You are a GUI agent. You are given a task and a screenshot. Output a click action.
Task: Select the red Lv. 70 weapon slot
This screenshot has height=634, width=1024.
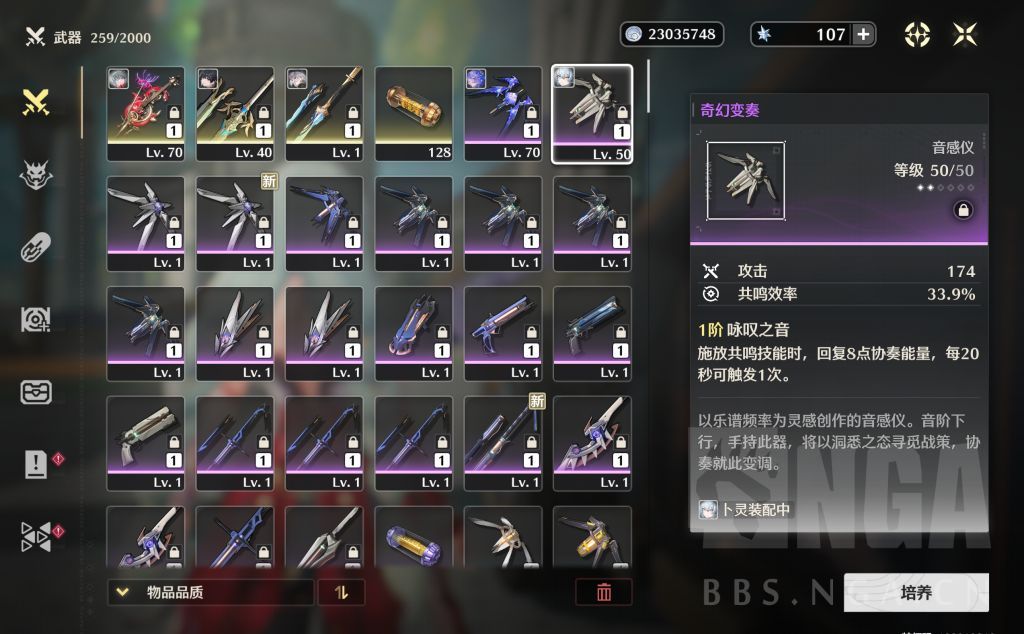[x=146, y=114]
